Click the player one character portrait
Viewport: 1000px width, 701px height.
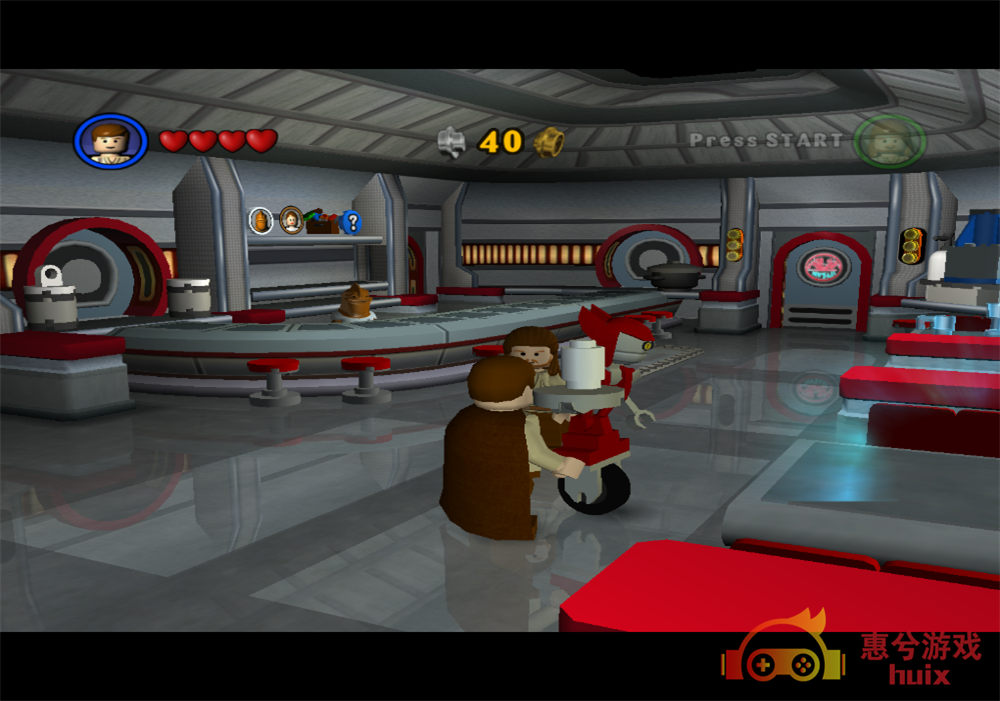[x=110, y=141]
